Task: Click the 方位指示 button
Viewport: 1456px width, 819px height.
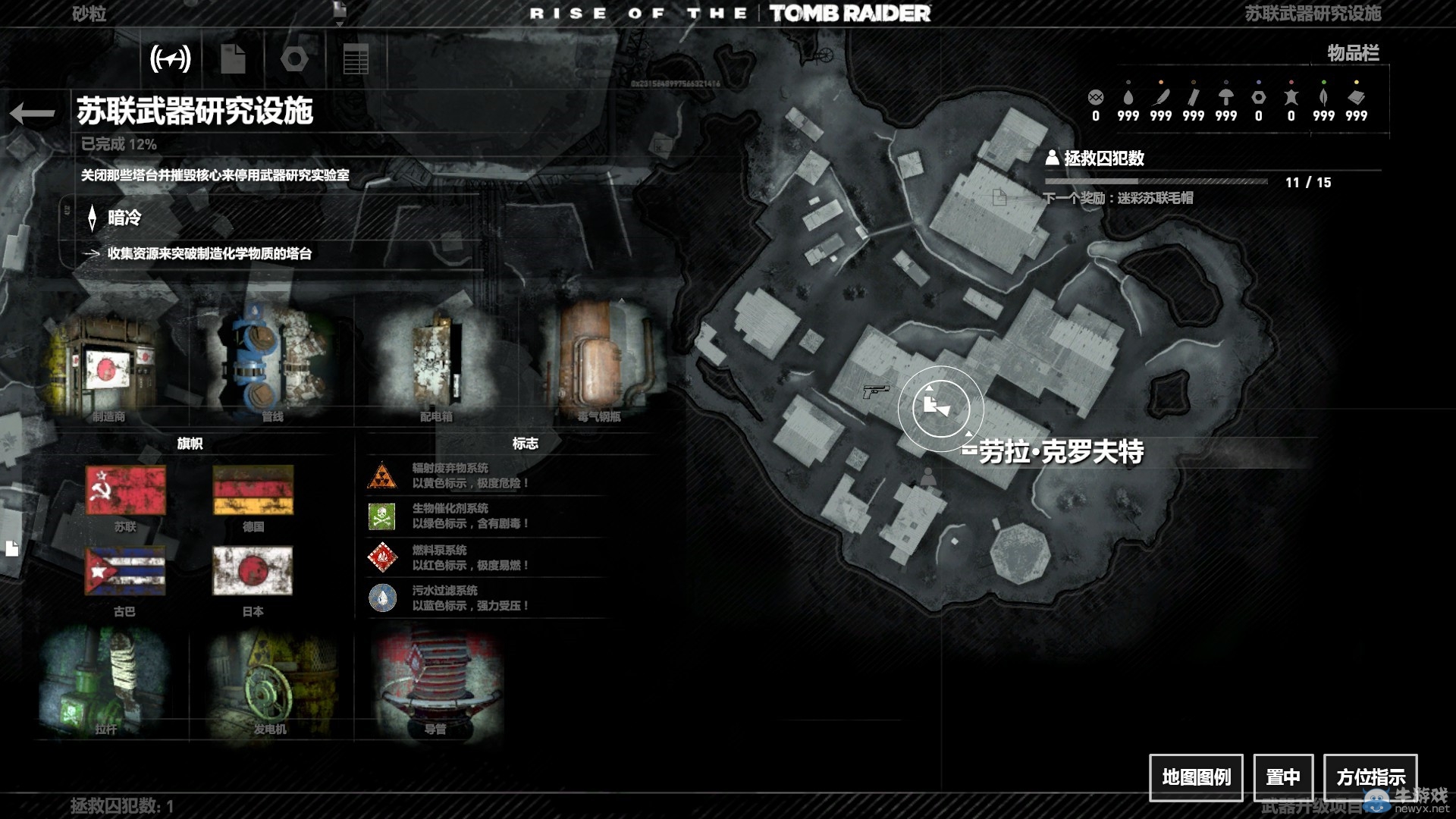Action: click(1370, 777)
